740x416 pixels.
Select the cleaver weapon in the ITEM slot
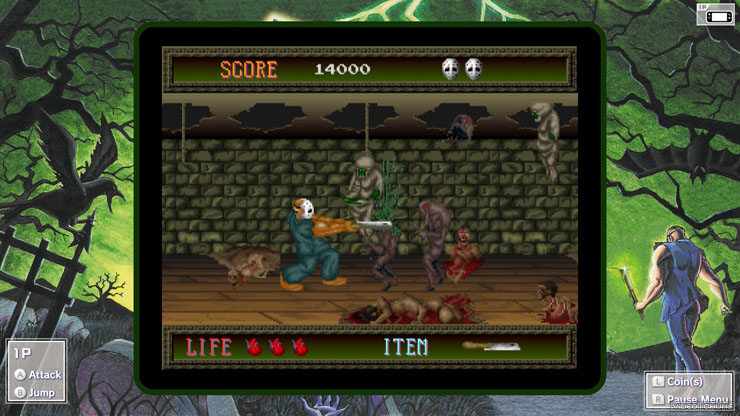click(x=490, y=347)
